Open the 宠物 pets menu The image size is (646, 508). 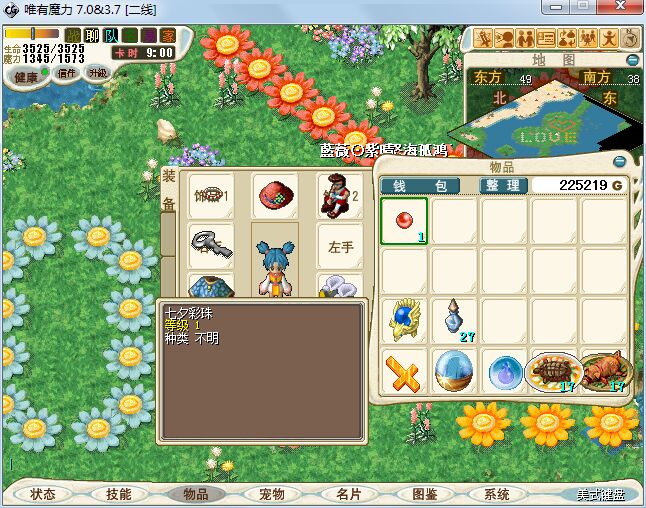pos(271,494)
